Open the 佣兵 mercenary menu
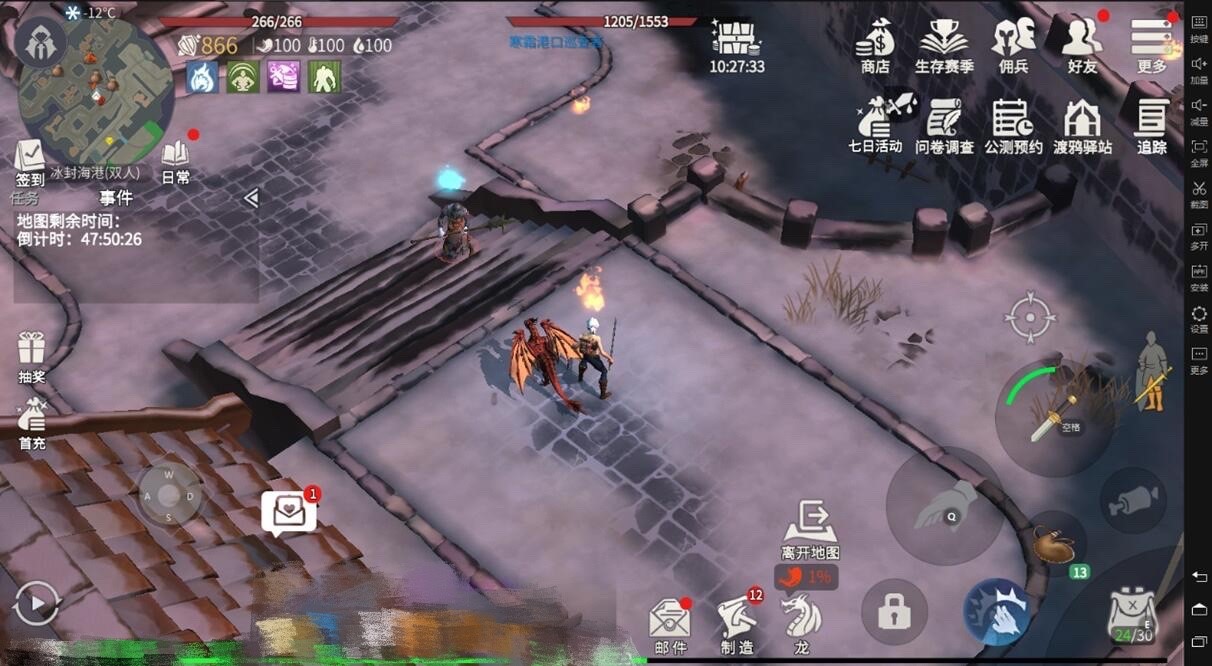Viewport: 1212px width, 666px height. 1013,43
